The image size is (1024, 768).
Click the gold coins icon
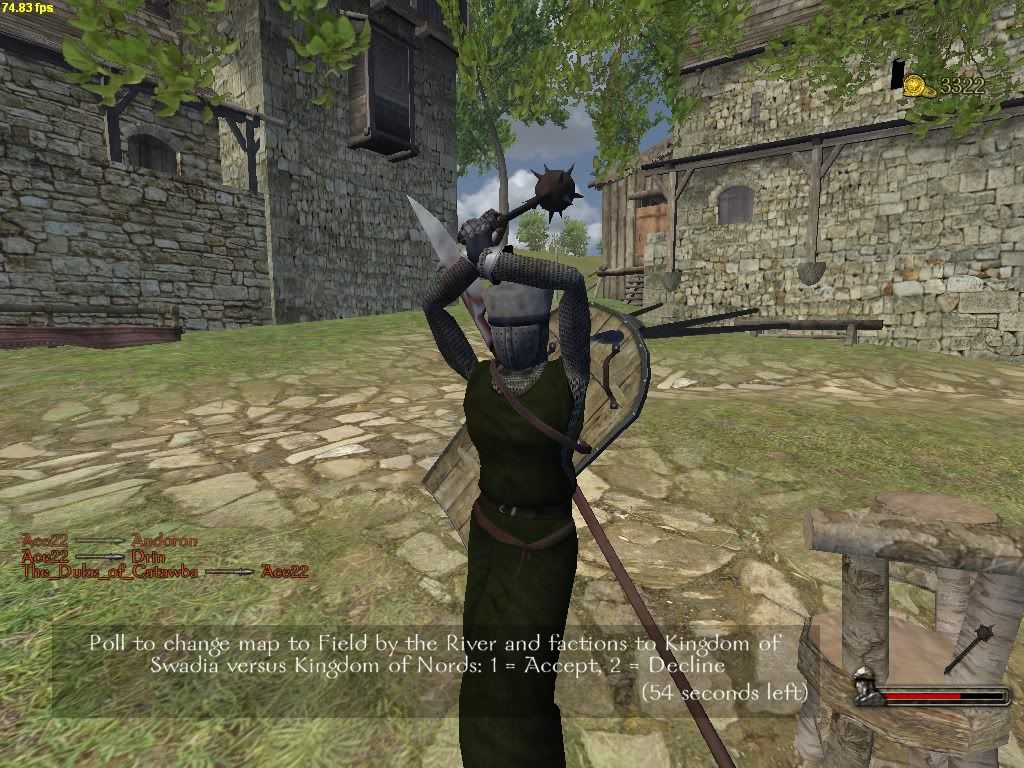click(x=919, y=86)
